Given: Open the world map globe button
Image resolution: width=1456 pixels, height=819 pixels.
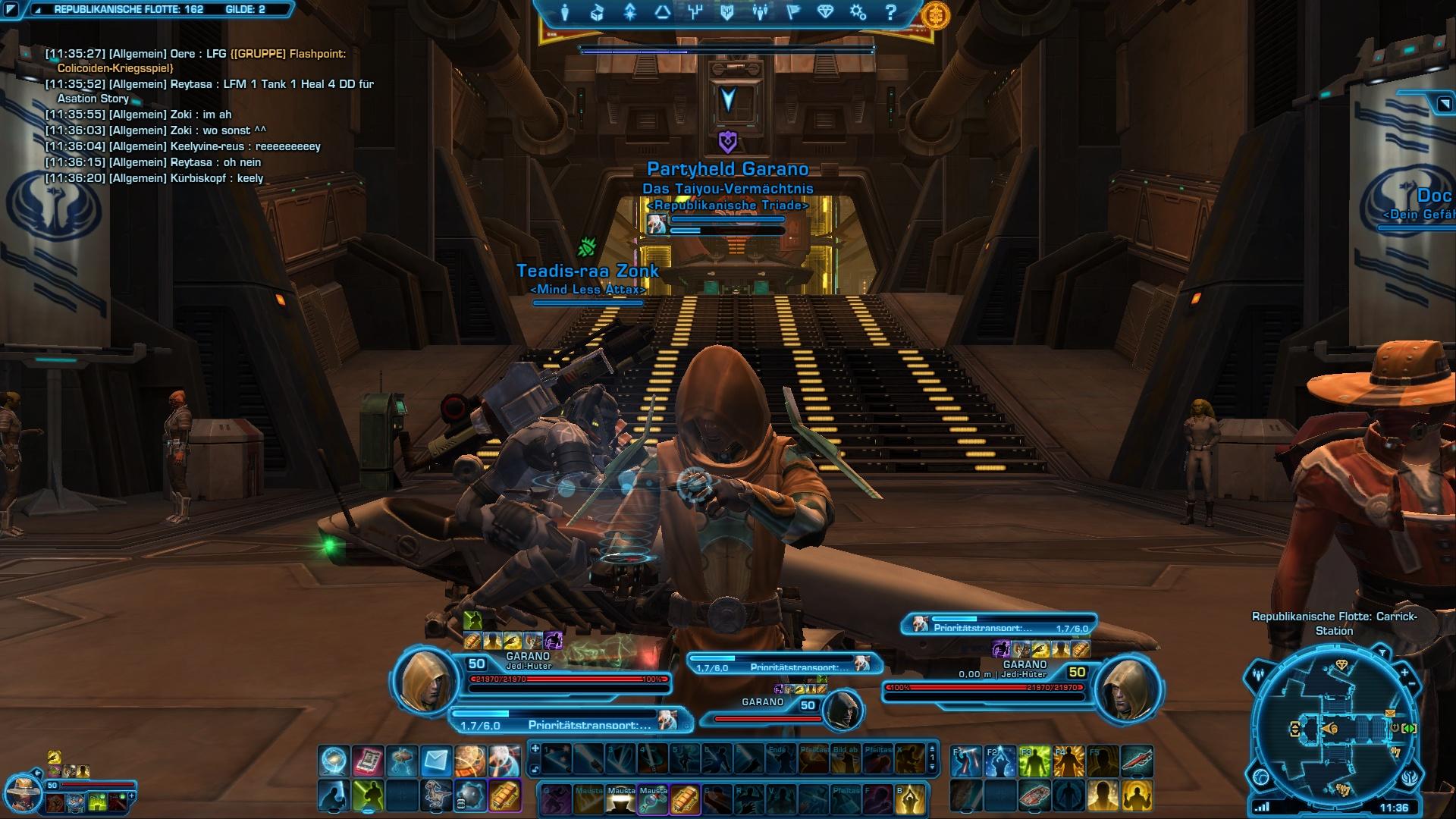Looking at the screenshot, I should coord(1261,777).
